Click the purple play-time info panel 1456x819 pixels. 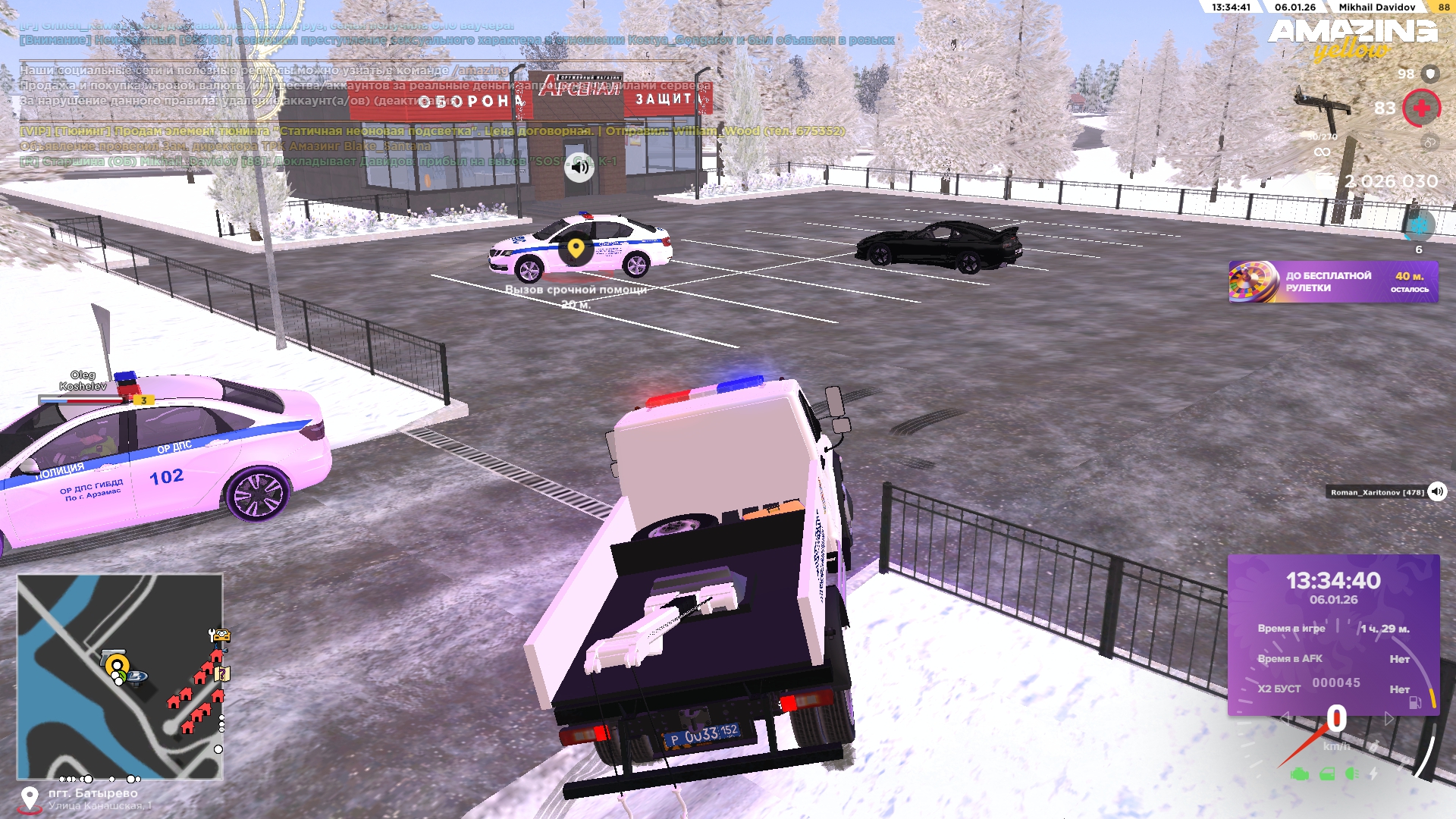click(x=1333, y=634)
